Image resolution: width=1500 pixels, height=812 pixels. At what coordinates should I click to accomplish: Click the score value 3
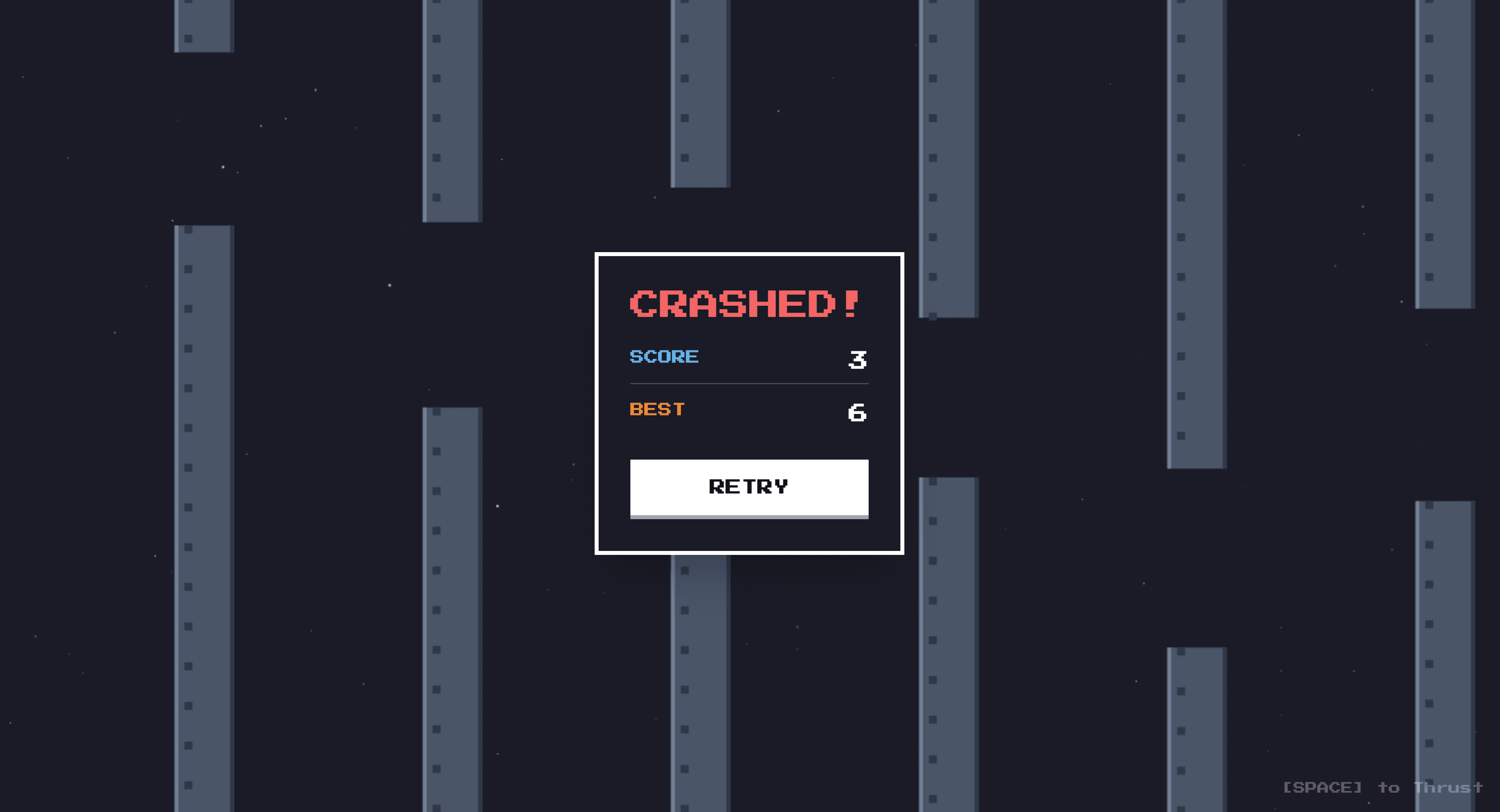857,359
